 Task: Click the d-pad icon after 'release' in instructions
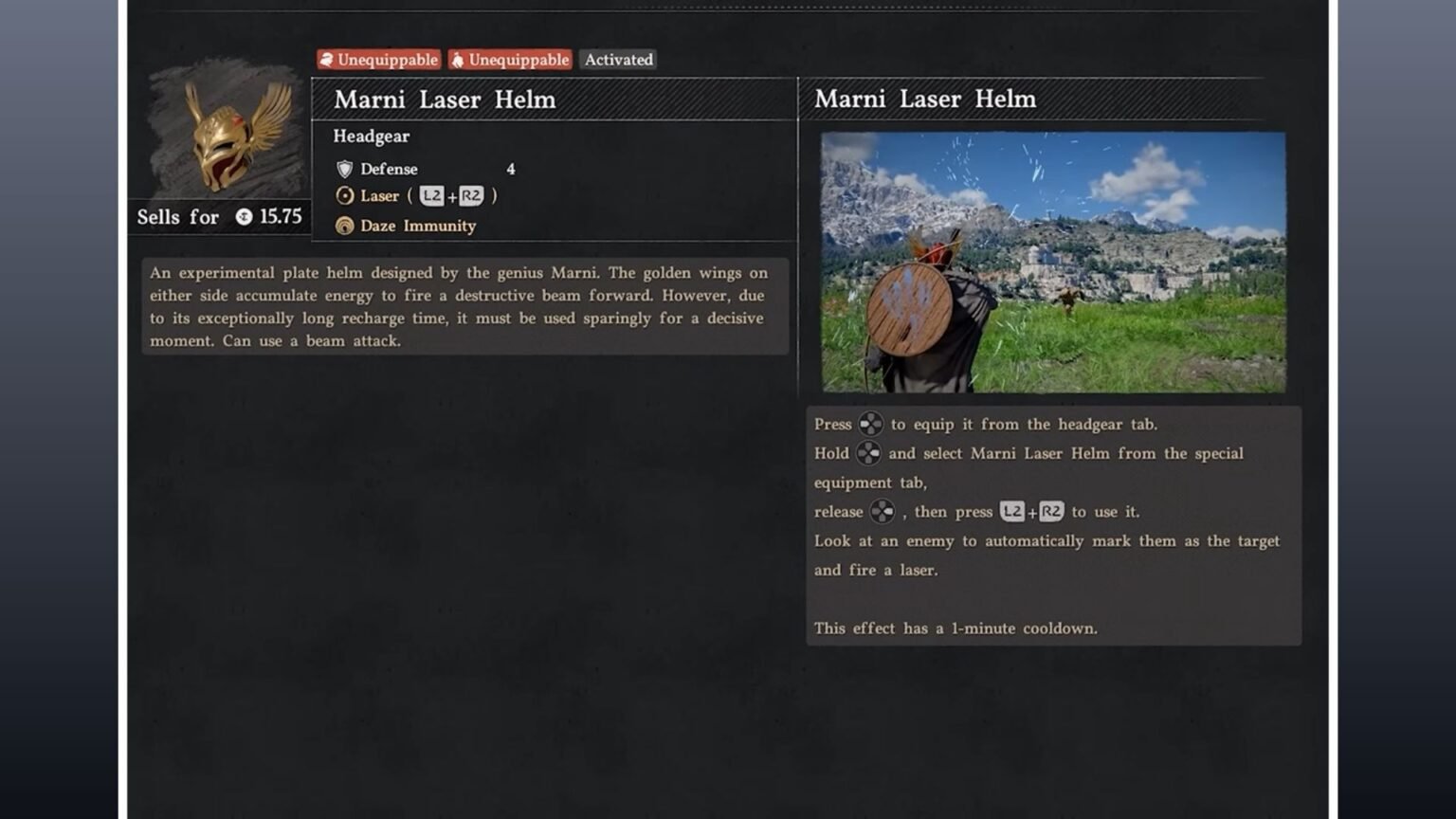pos(883,511)
